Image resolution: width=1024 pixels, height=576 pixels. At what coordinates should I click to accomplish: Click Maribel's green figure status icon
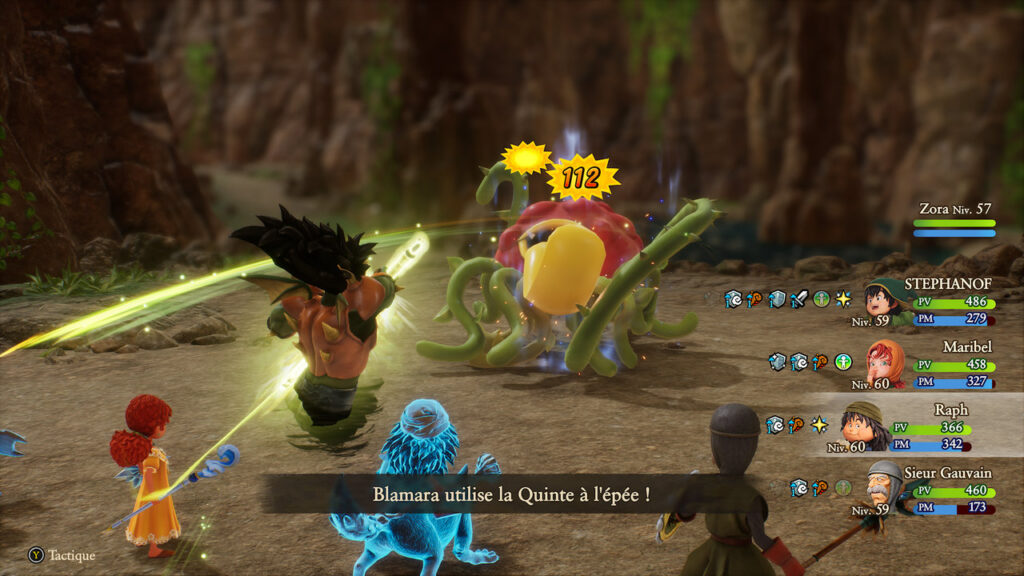pyautogui.click(x=843, y=362)
